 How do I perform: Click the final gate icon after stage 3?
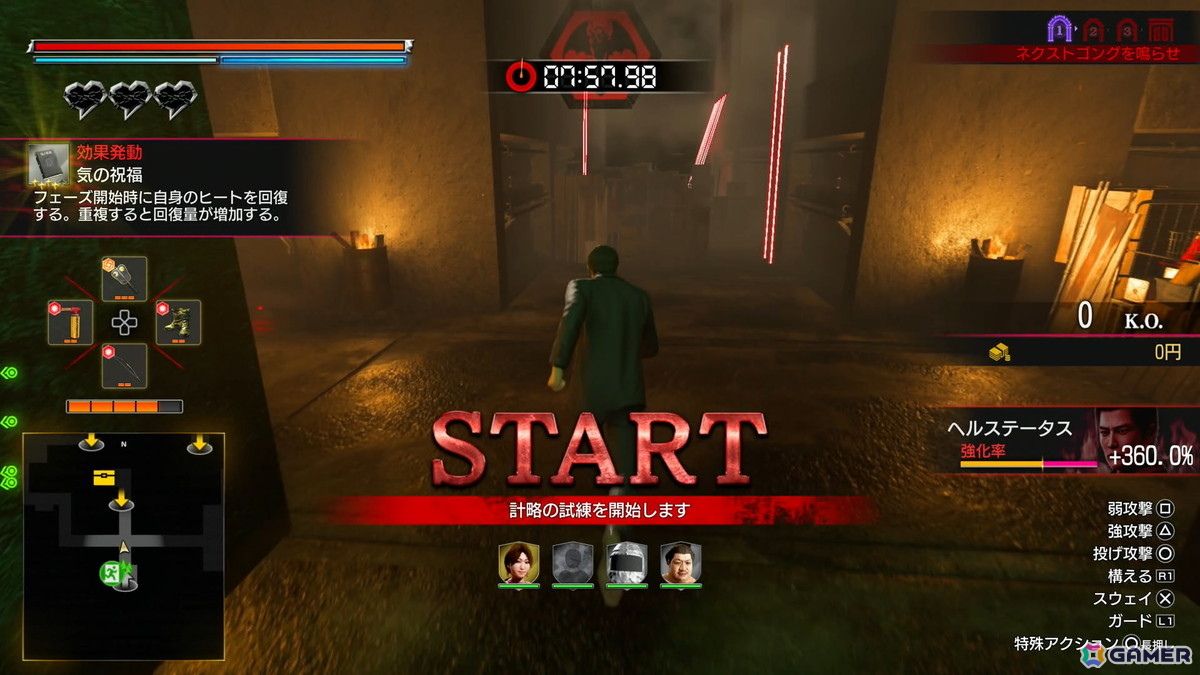click(1161, 30)
